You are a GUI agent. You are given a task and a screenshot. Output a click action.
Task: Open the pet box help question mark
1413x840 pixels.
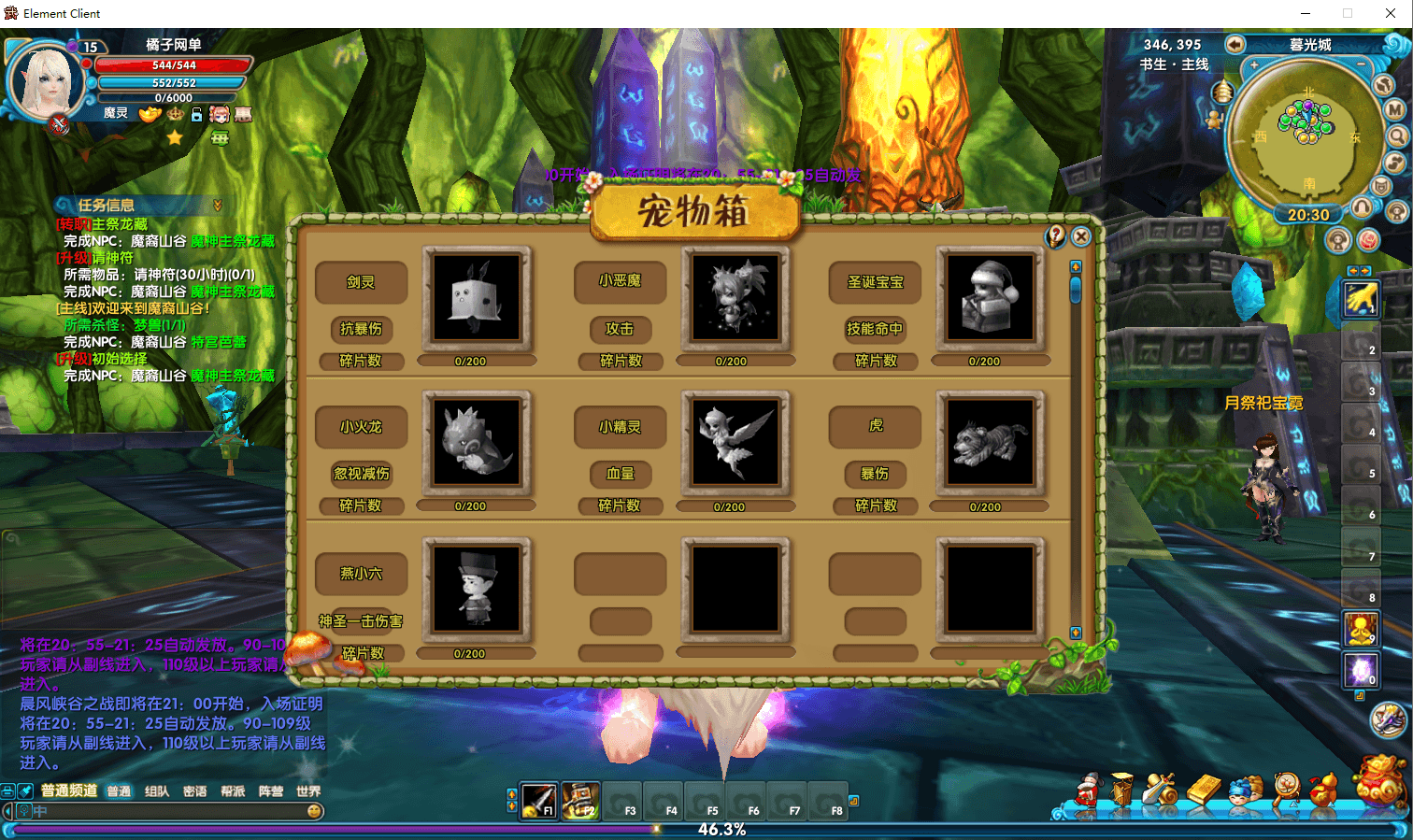point(1056,236)
